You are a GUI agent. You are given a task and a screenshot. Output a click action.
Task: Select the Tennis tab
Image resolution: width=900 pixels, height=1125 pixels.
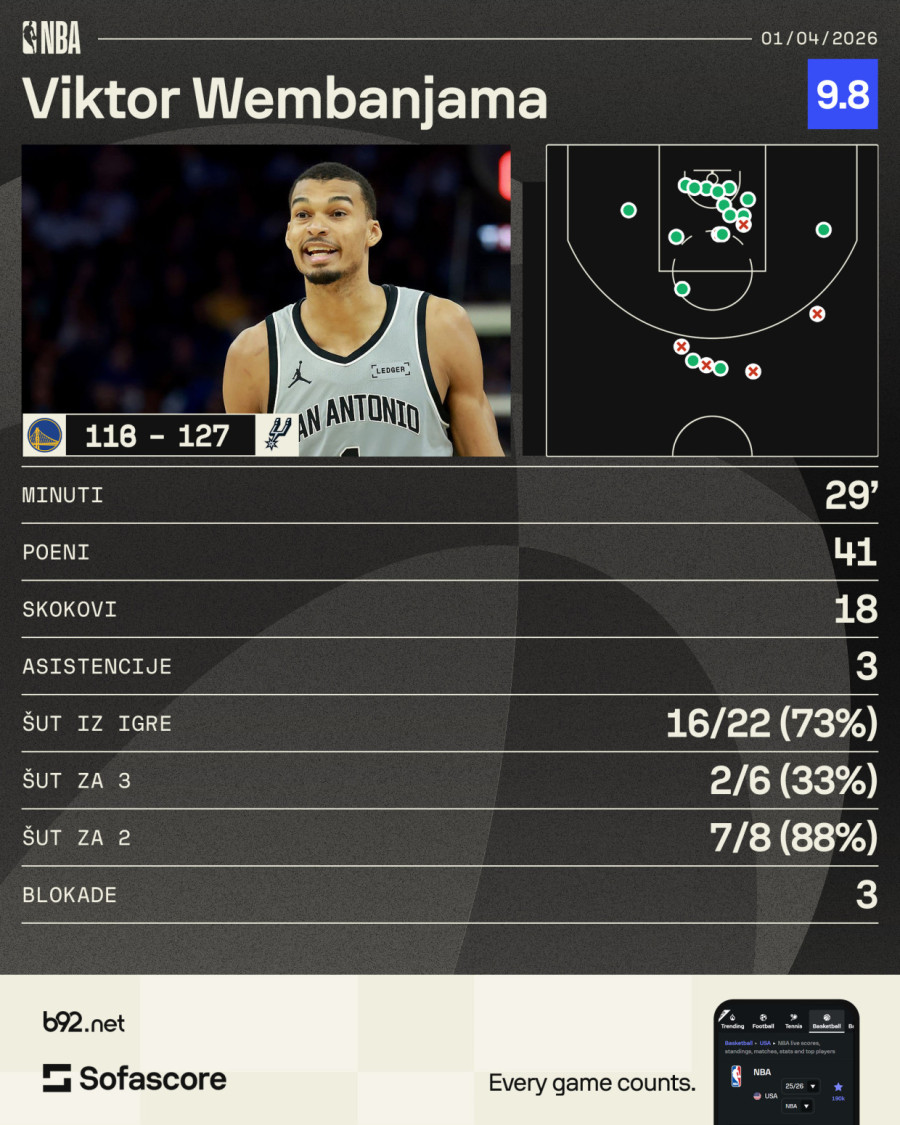[x=793, y=1021]
